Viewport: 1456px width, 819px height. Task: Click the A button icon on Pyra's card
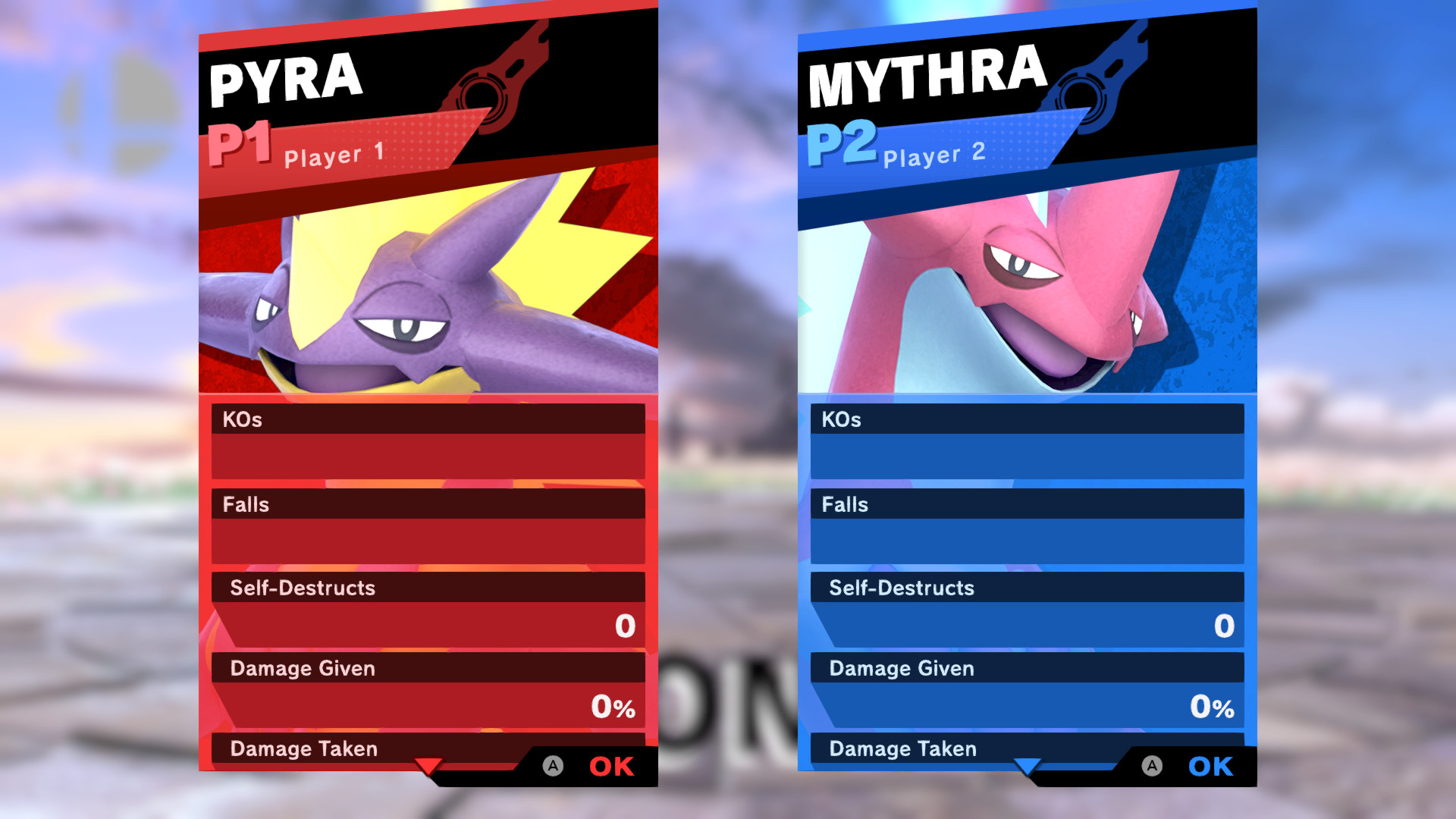552,767
